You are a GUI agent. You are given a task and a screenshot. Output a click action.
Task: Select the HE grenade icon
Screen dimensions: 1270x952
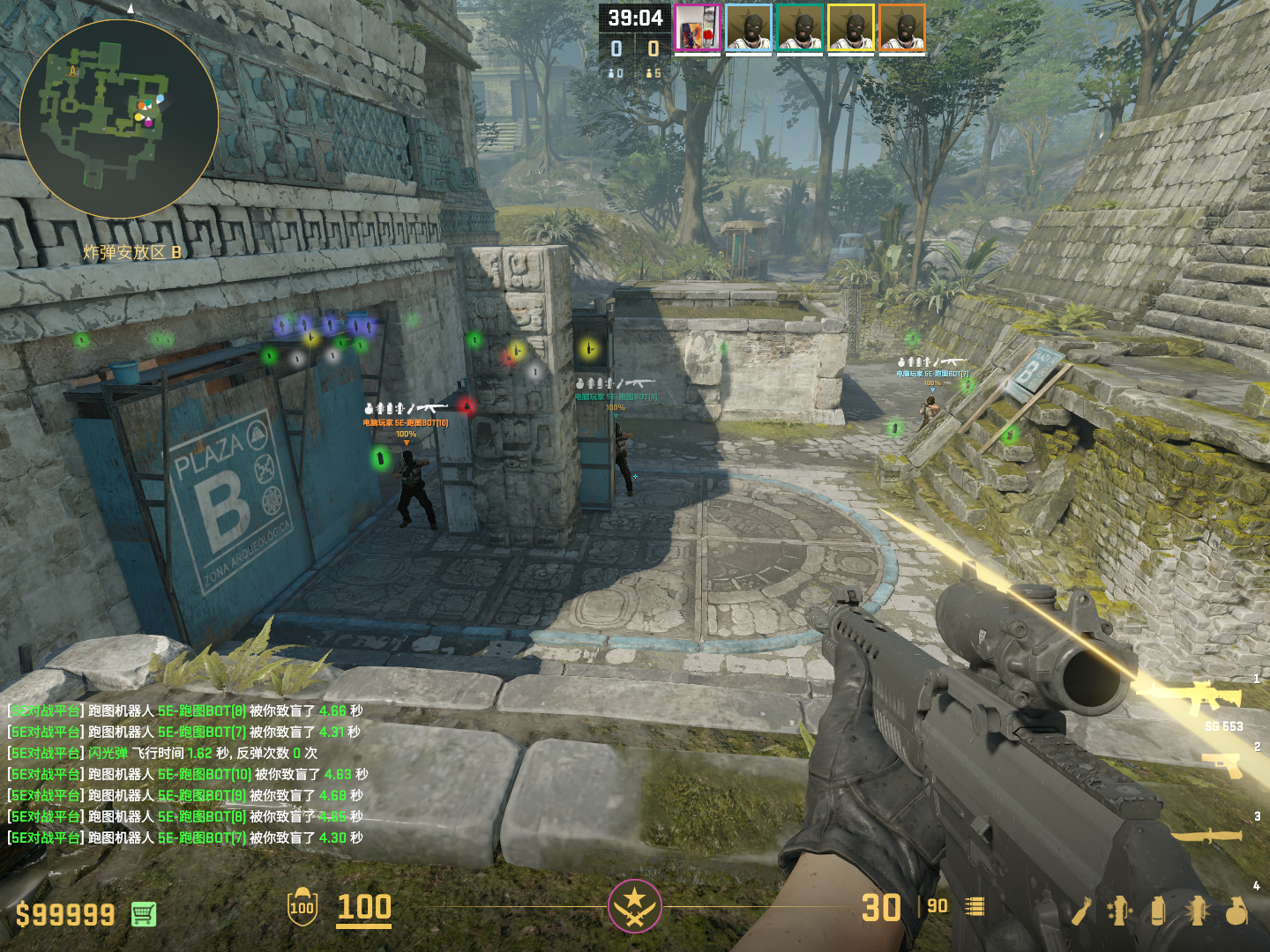click(x=1236, y=911)
